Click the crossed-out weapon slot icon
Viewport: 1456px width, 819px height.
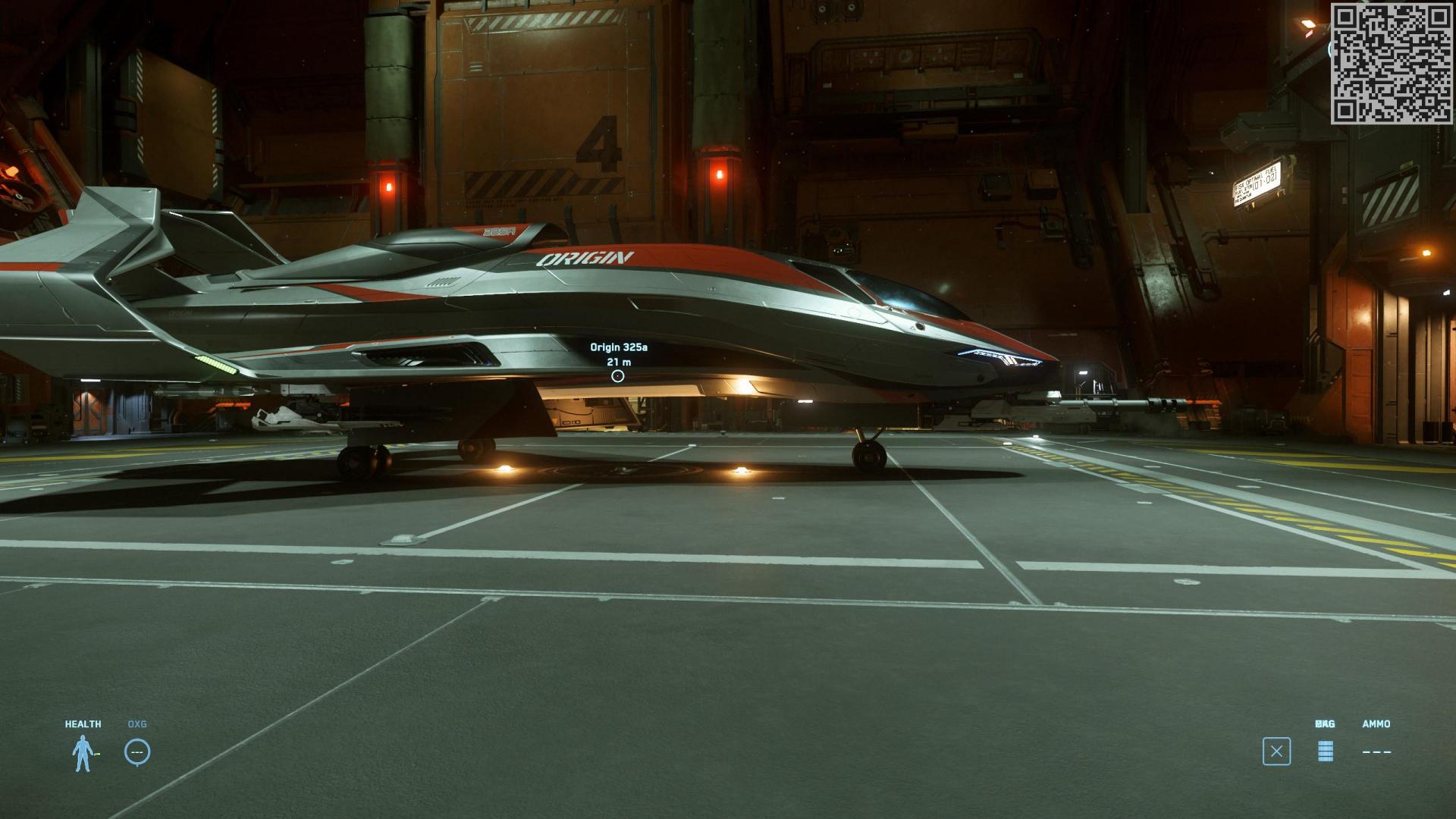tap(1278, 749)
